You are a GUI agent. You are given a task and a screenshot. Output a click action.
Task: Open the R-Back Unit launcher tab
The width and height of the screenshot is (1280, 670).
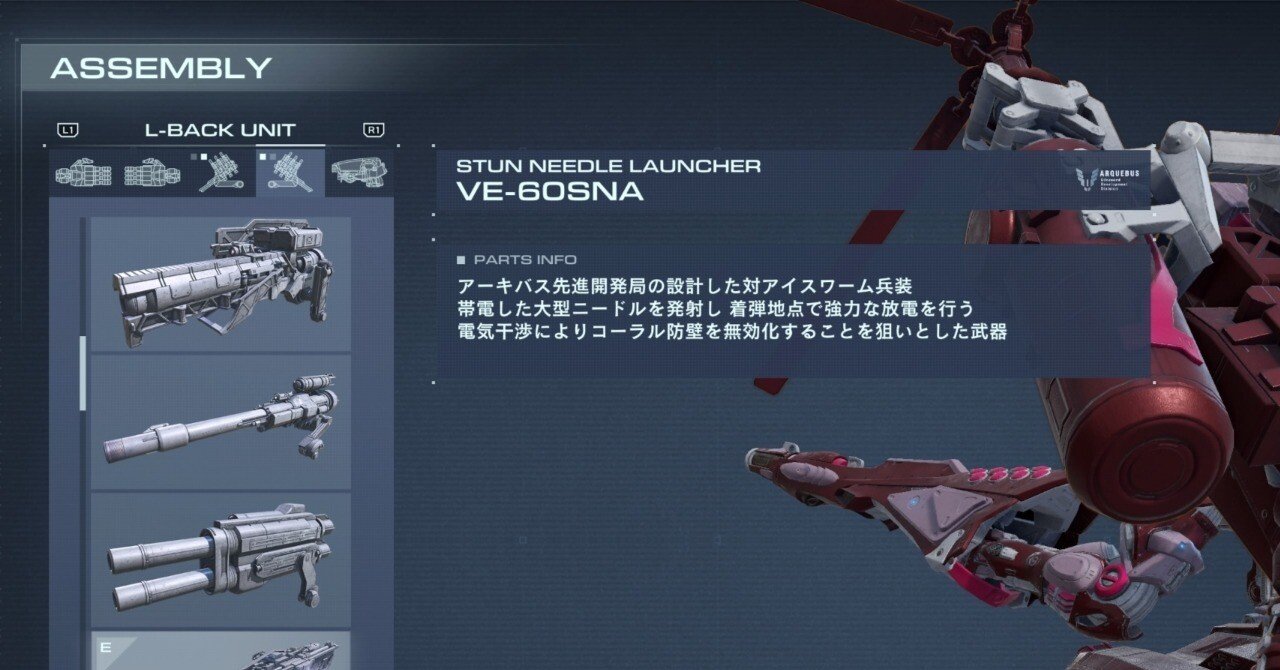tap(222, 174)
